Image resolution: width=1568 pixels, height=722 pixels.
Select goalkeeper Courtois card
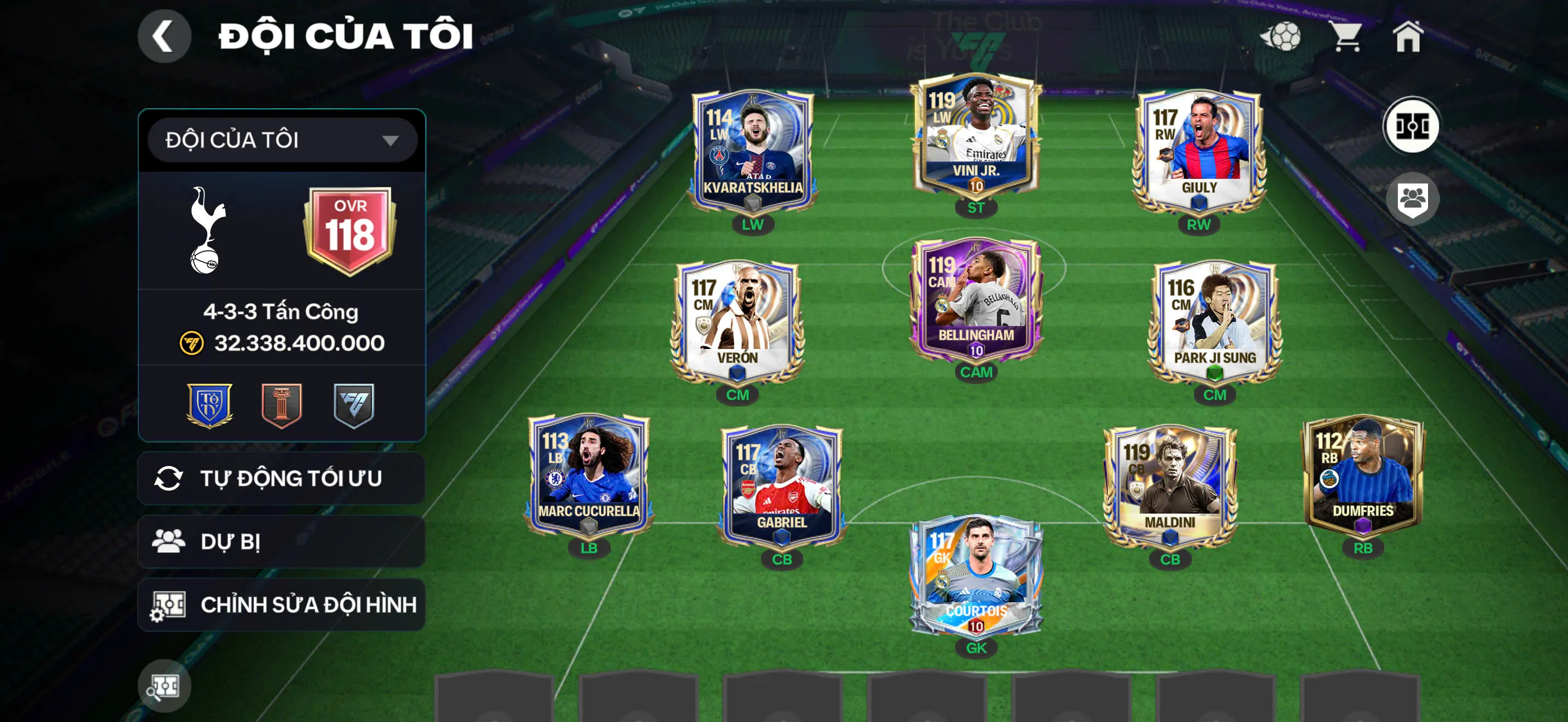(976, 575)
